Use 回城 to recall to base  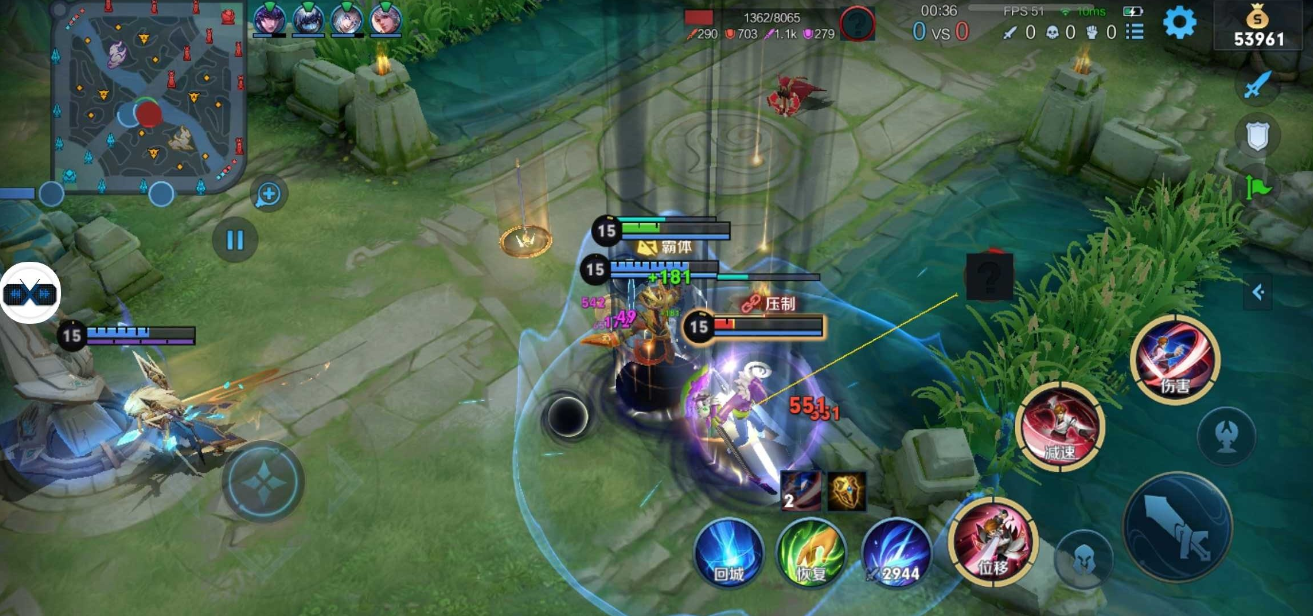coord(729,552)
